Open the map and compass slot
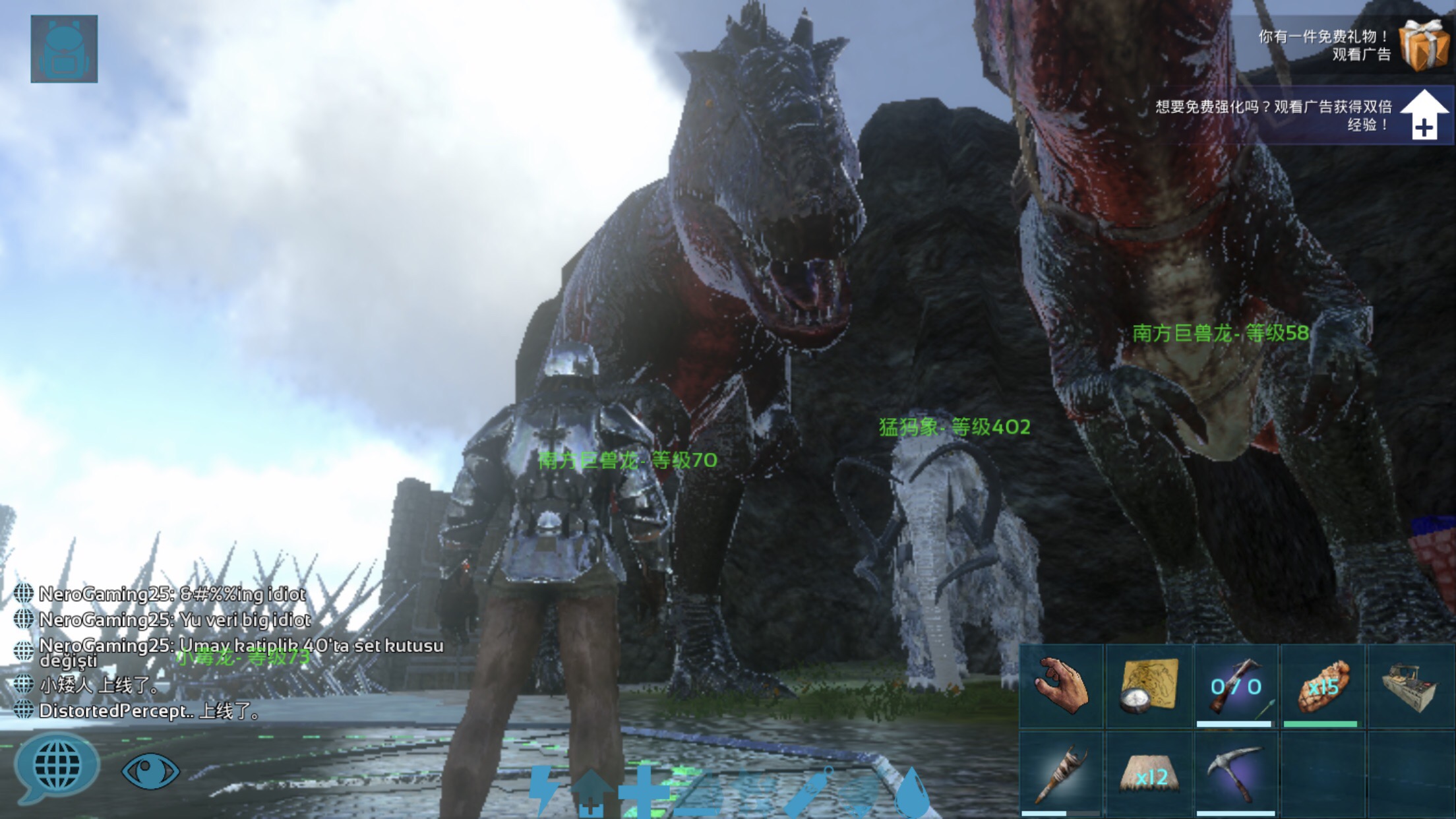The image size is (1456, 819). pyautogui.click(x=1148, y=686)
